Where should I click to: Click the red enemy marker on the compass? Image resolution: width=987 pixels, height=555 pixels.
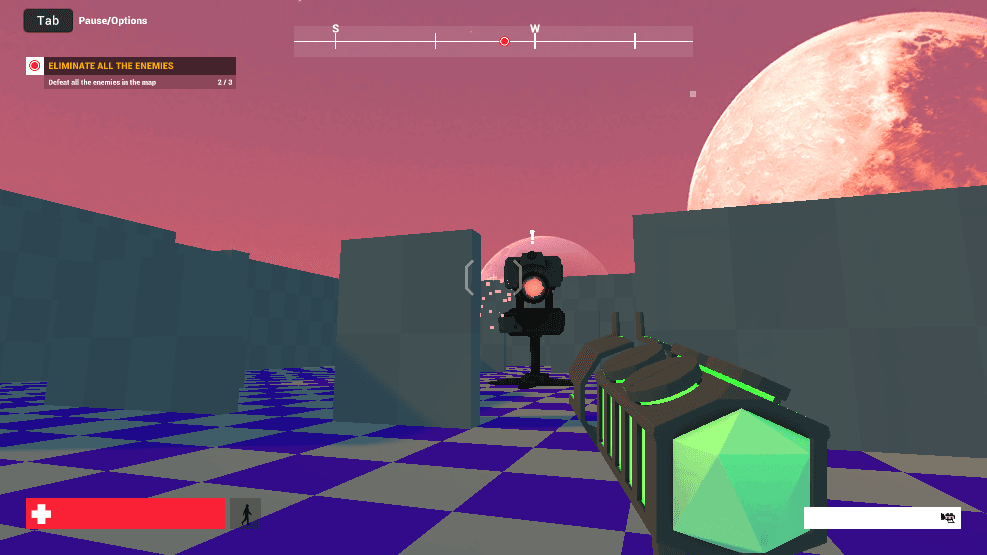pyautogui.click(x=504, y=41)
